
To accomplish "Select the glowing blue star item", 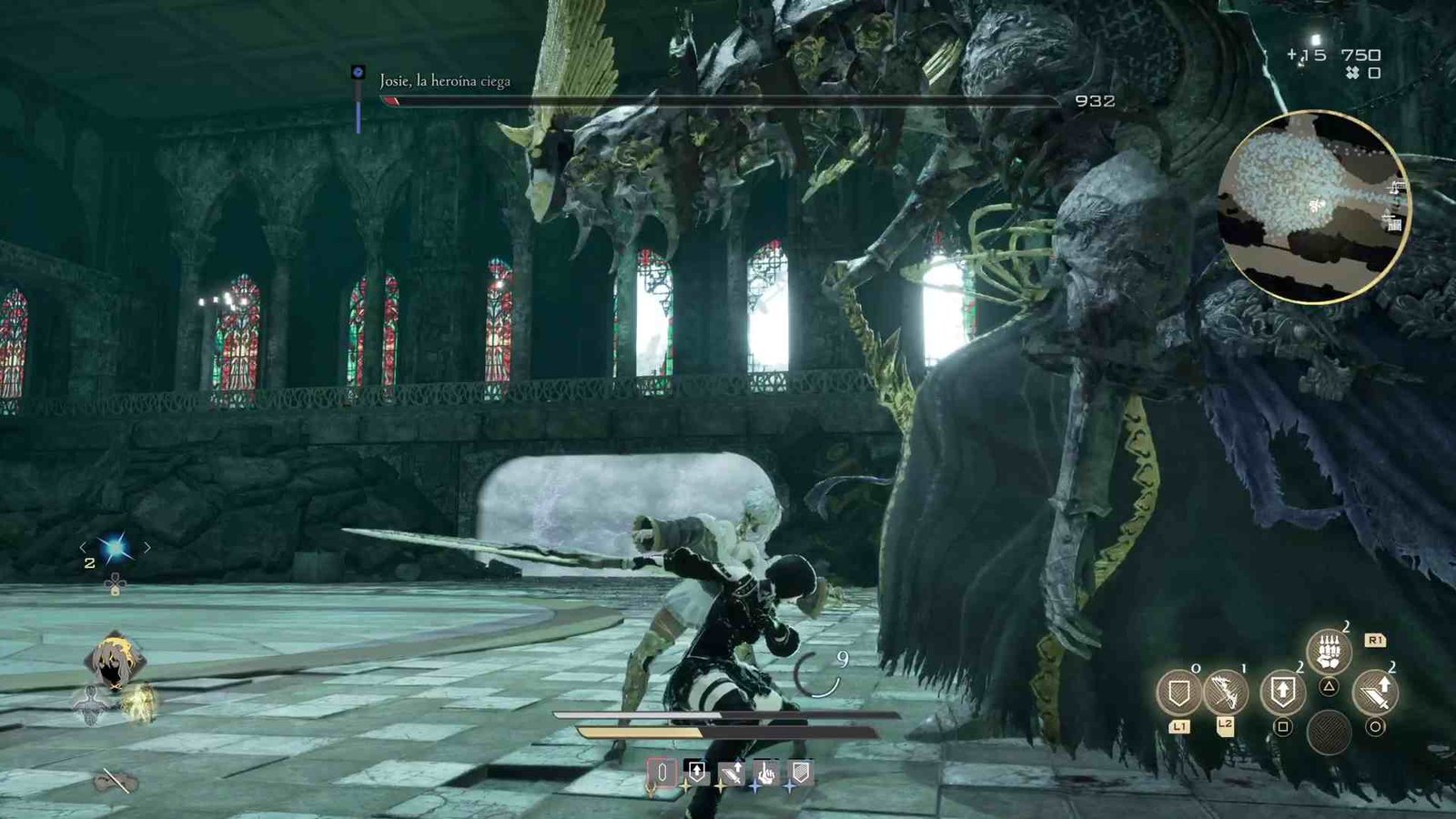I will pyautogui.click(x=116, y=547).
